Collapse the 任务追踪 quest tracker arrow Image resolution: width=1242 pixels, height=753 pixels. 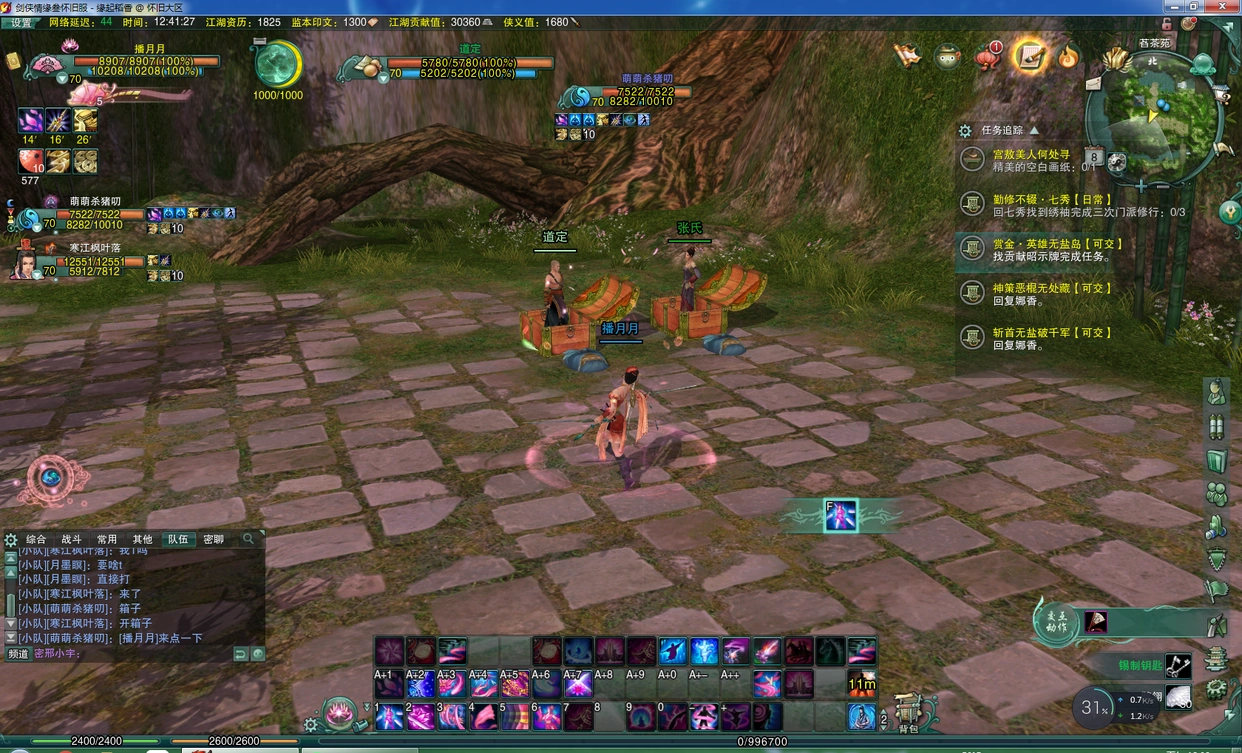coord(1034,130)
